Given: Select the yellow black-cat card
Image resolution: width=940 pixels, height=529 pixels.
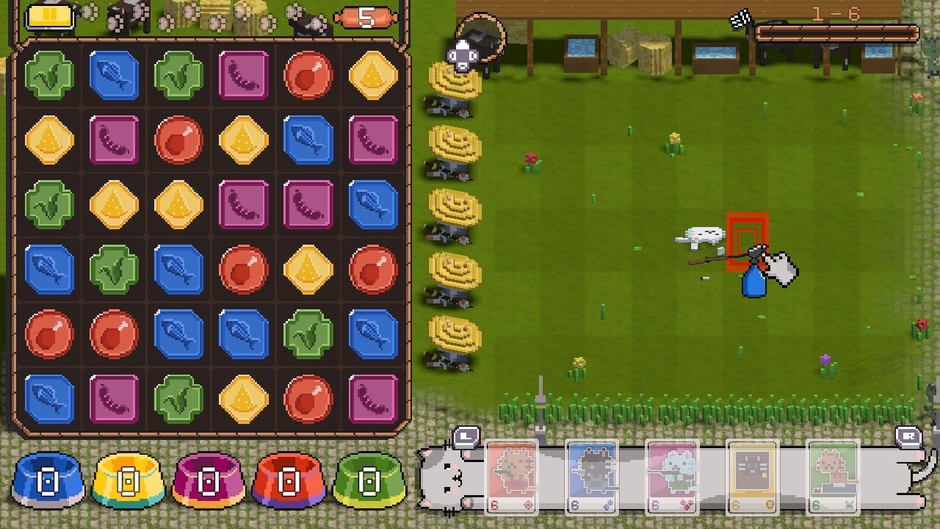Looking at the screenshot, I should [752, 476].
